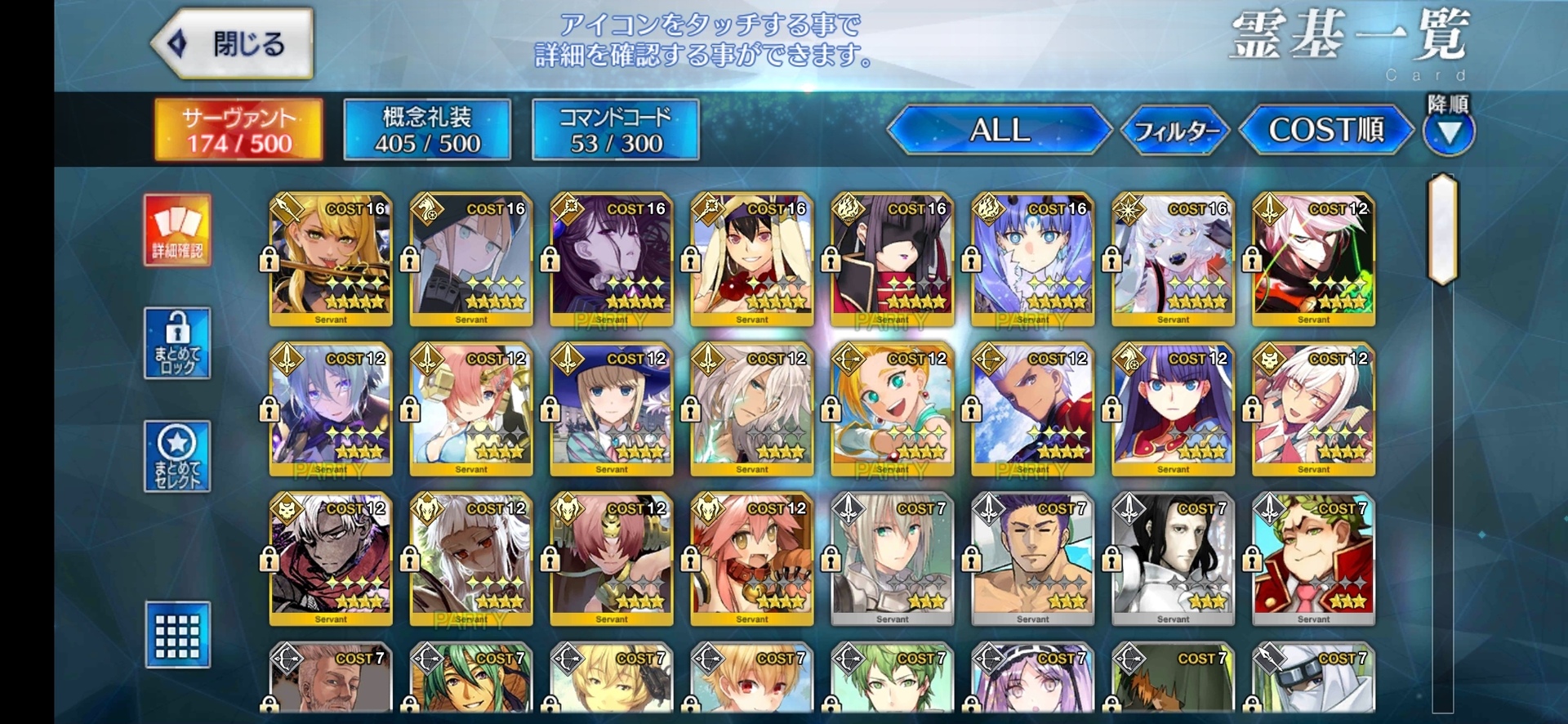Open the フィルター filter options
Image resolution: width=1568 pixels, height=724 pixels.
point(1175,130)
